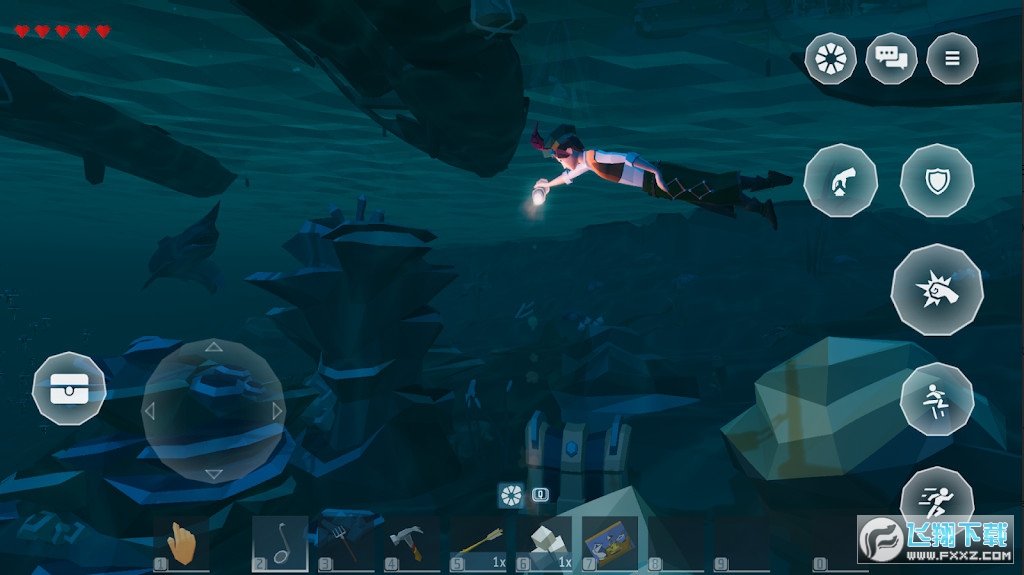The height and width of the screenshot is (575, 1024).
Task: Select the bare hand hotbar slot
Action: click(184, 545)
